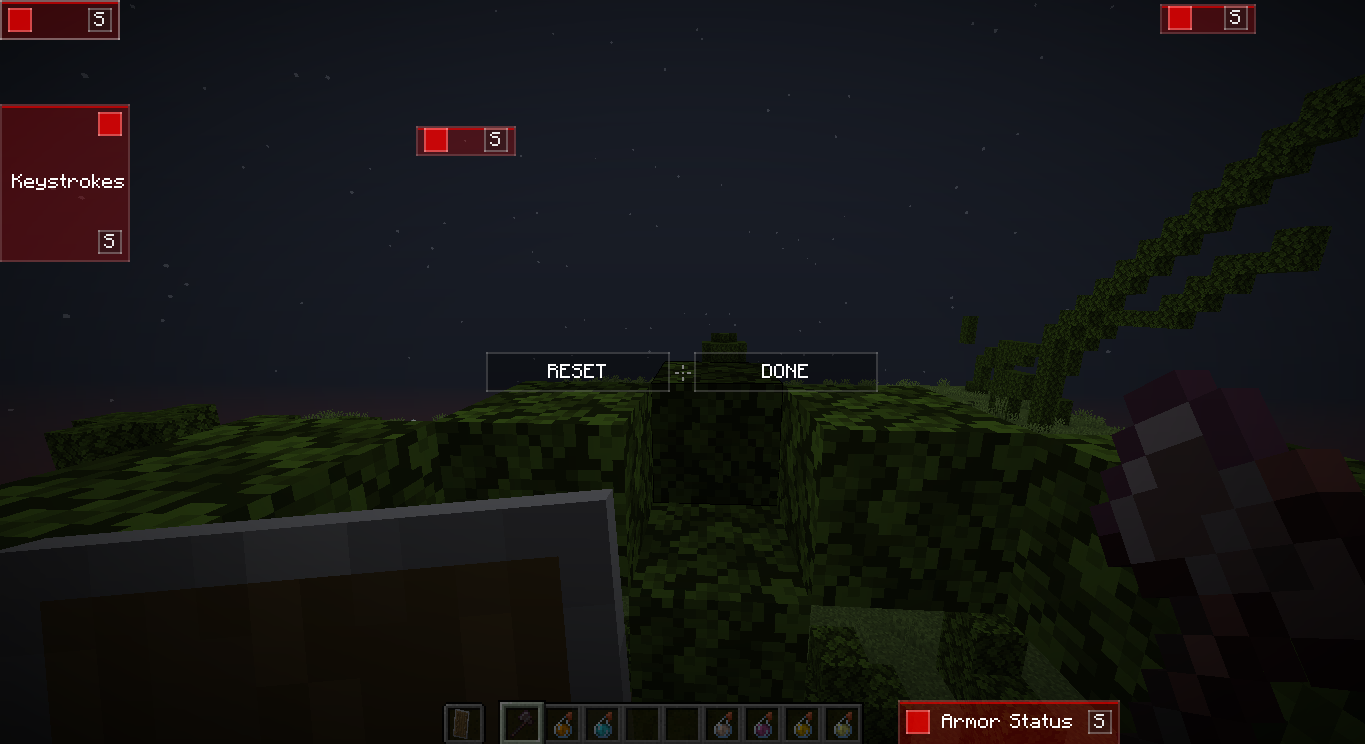Select the empty fifth hotbar slot
This screenshot has height=744, width=1365.
643,722
